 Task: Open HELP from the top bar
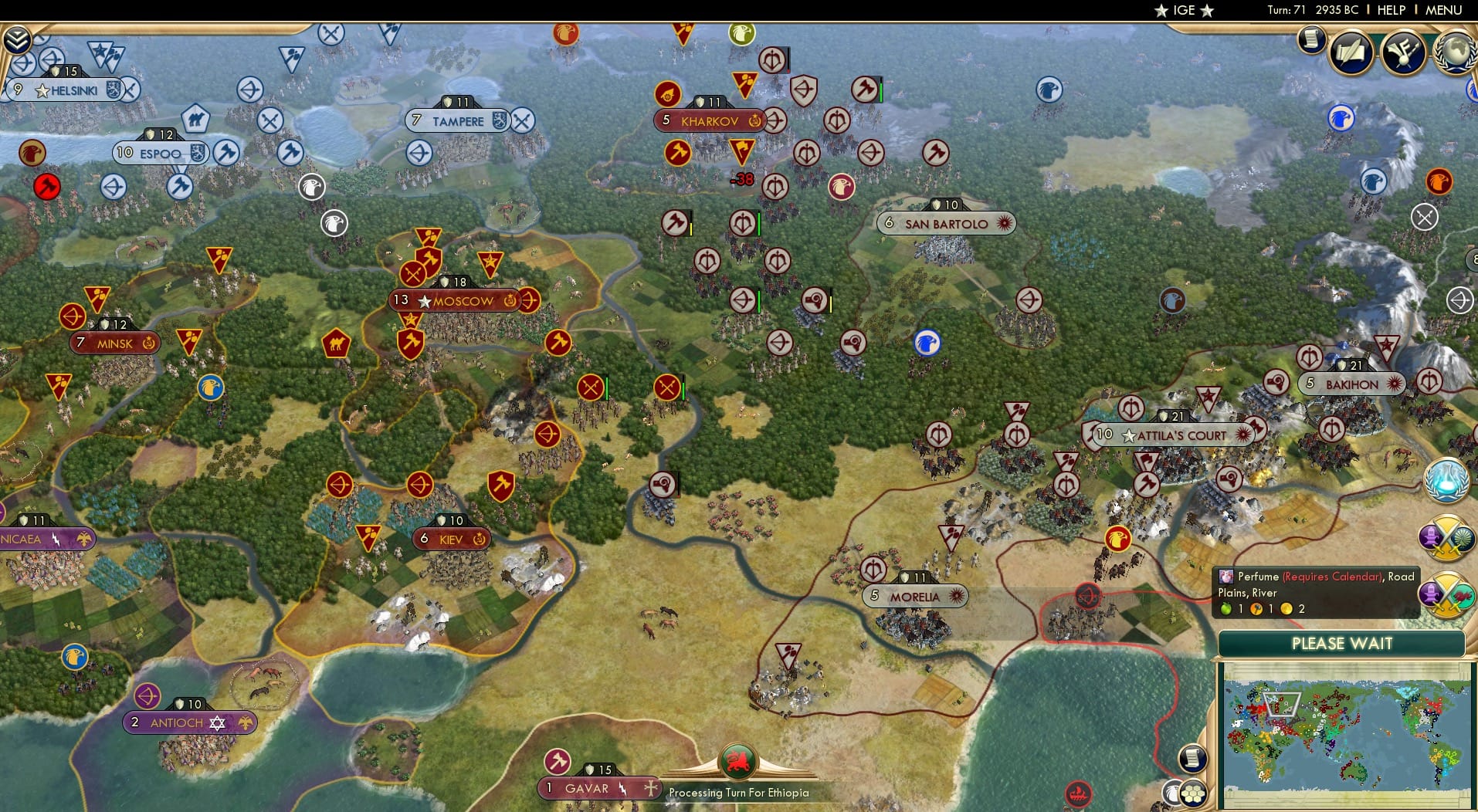pyautogui.click(x=1391, y=10)
